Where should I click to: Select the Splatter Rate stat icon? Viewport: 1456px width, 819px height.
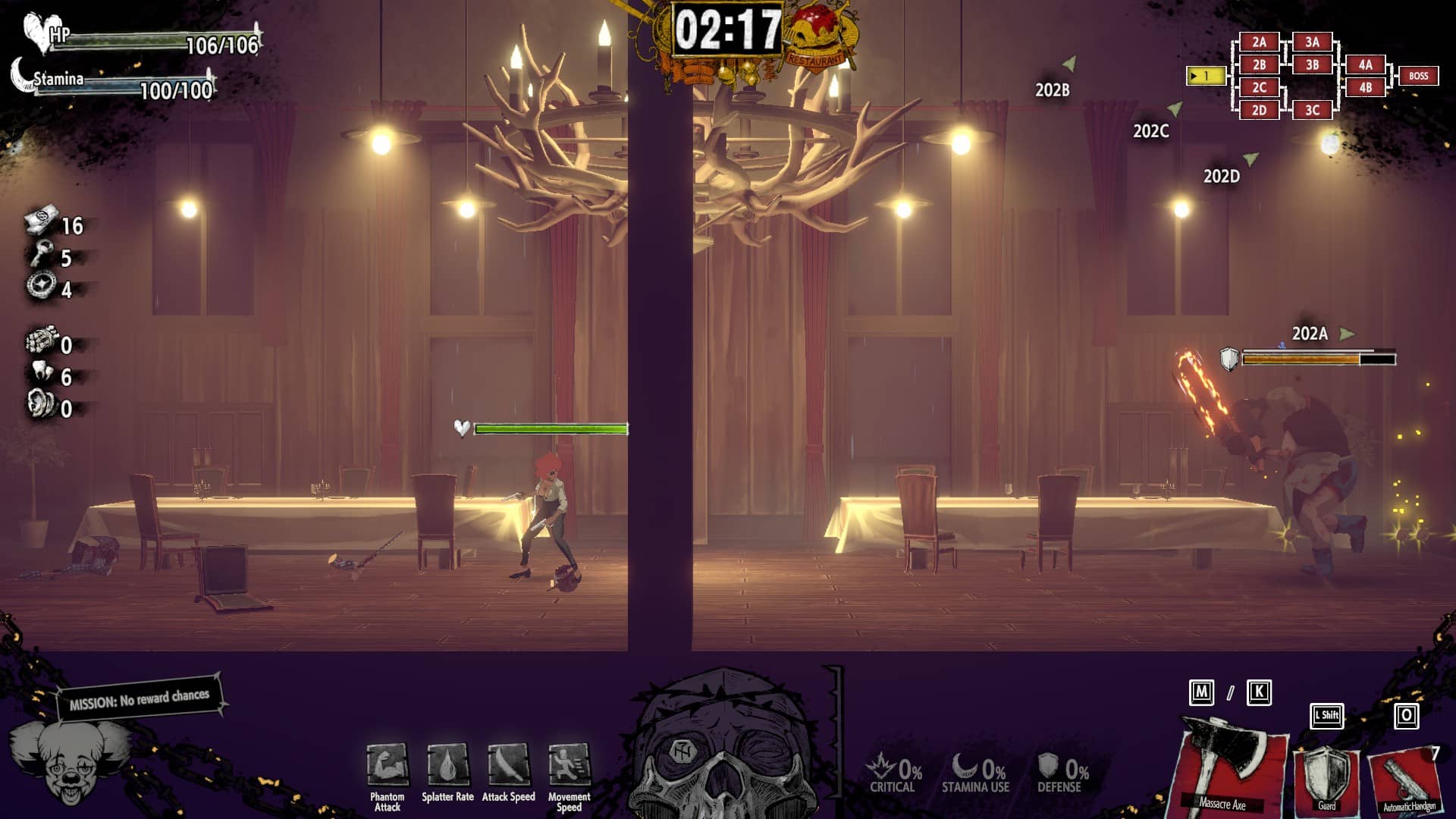(447, 765)
